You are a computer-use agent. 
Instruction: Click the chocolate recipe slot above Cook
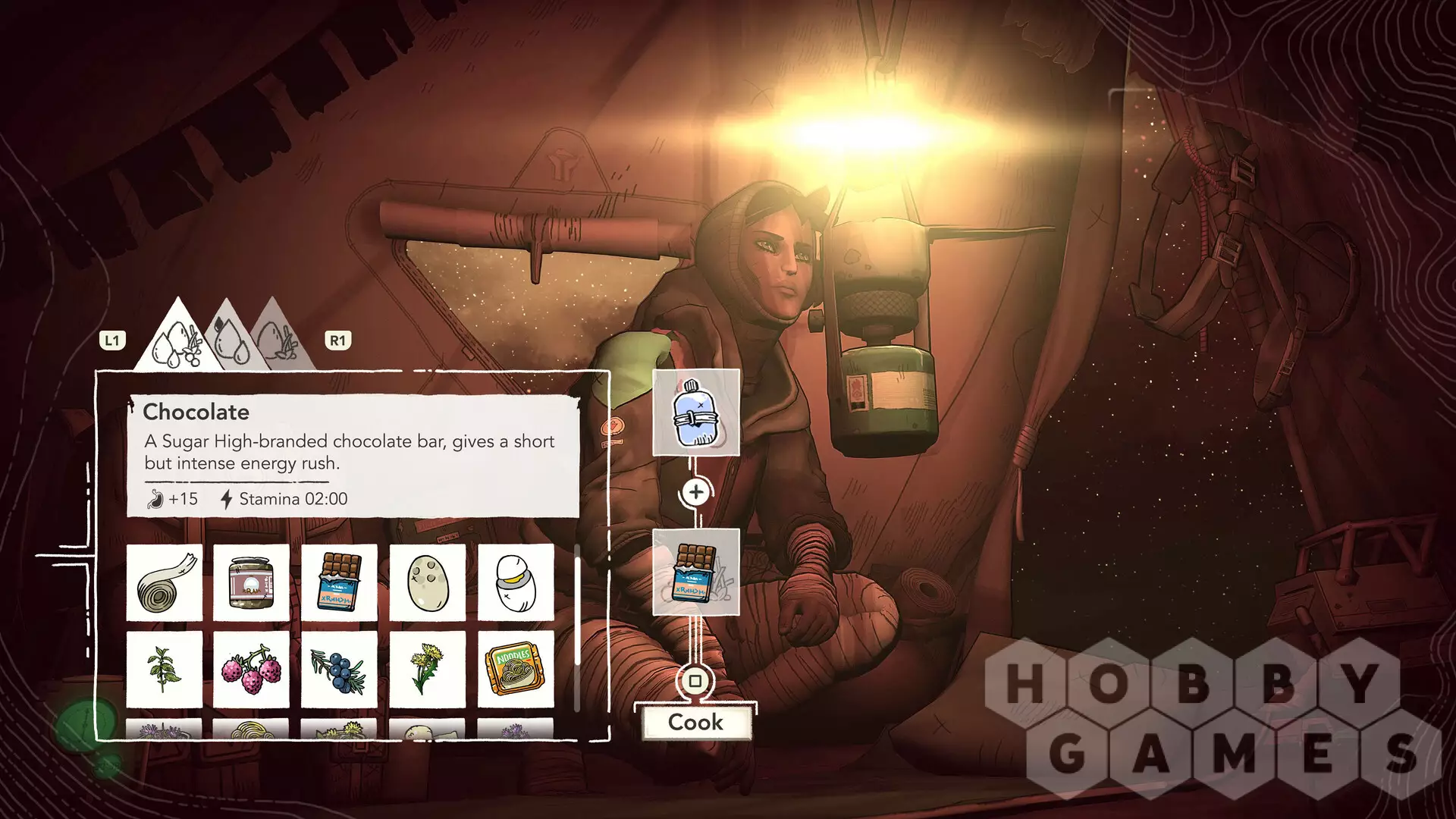tap(695, 573)
